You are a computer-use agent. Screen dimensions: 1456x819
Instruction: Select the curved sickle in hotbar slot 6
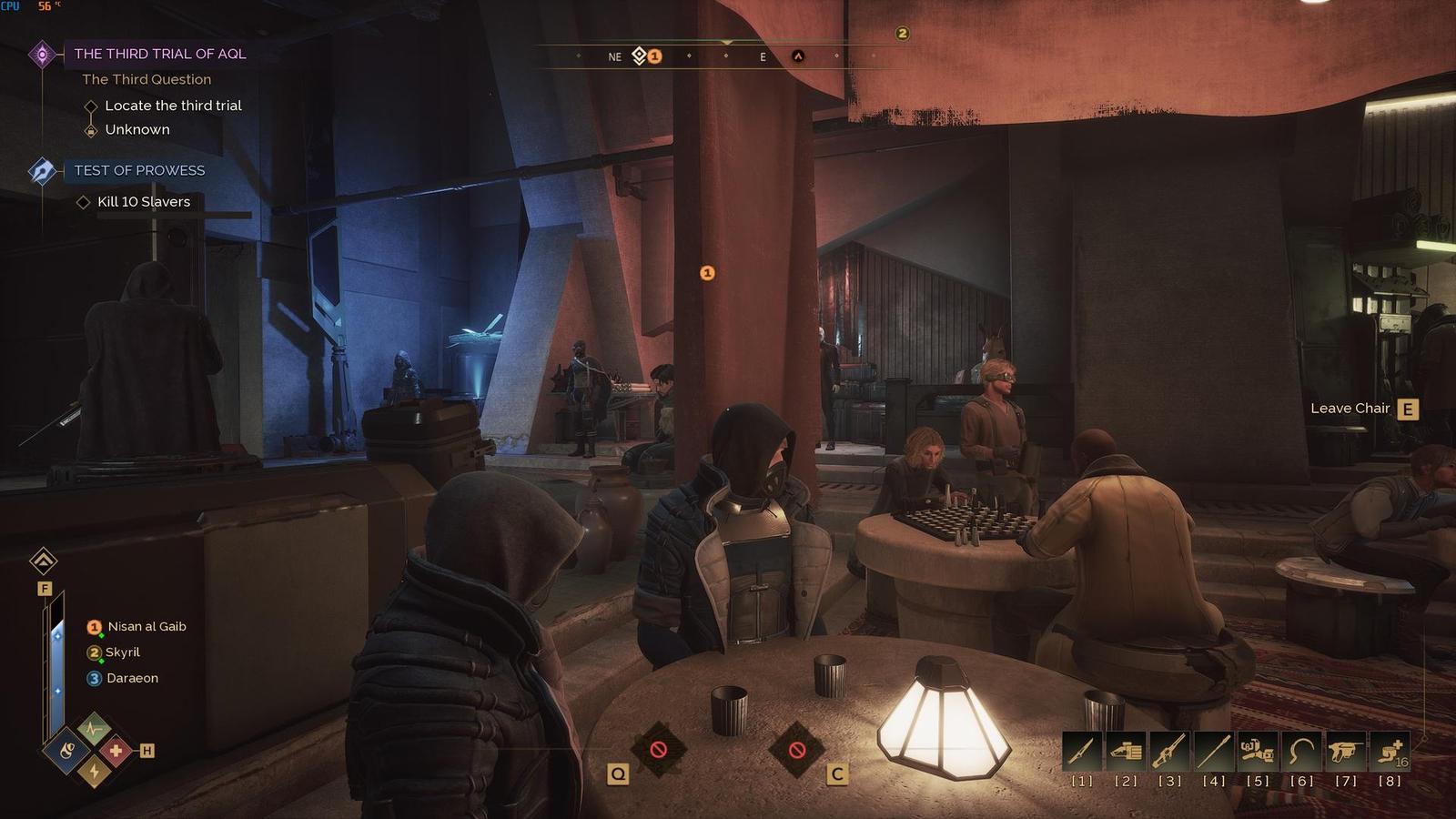tap(1301, 752)
